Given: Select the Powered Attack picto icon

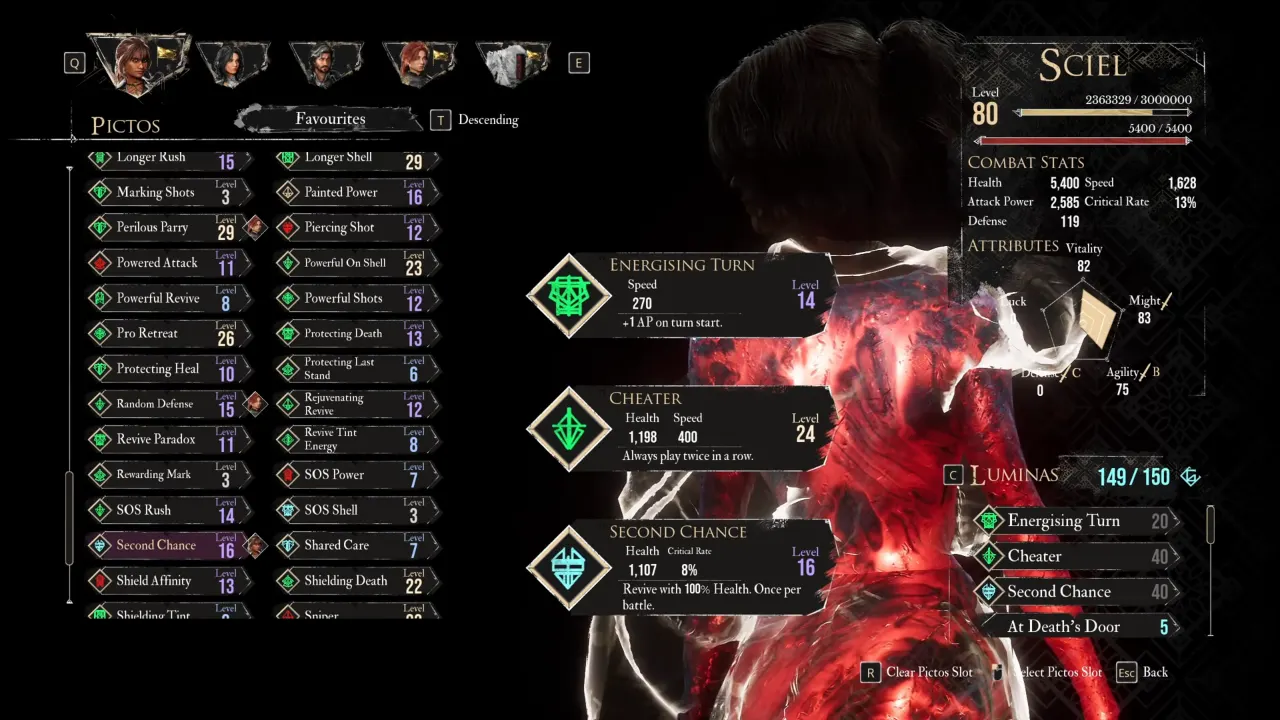Looking at the screenshot, I should [100, 262].
